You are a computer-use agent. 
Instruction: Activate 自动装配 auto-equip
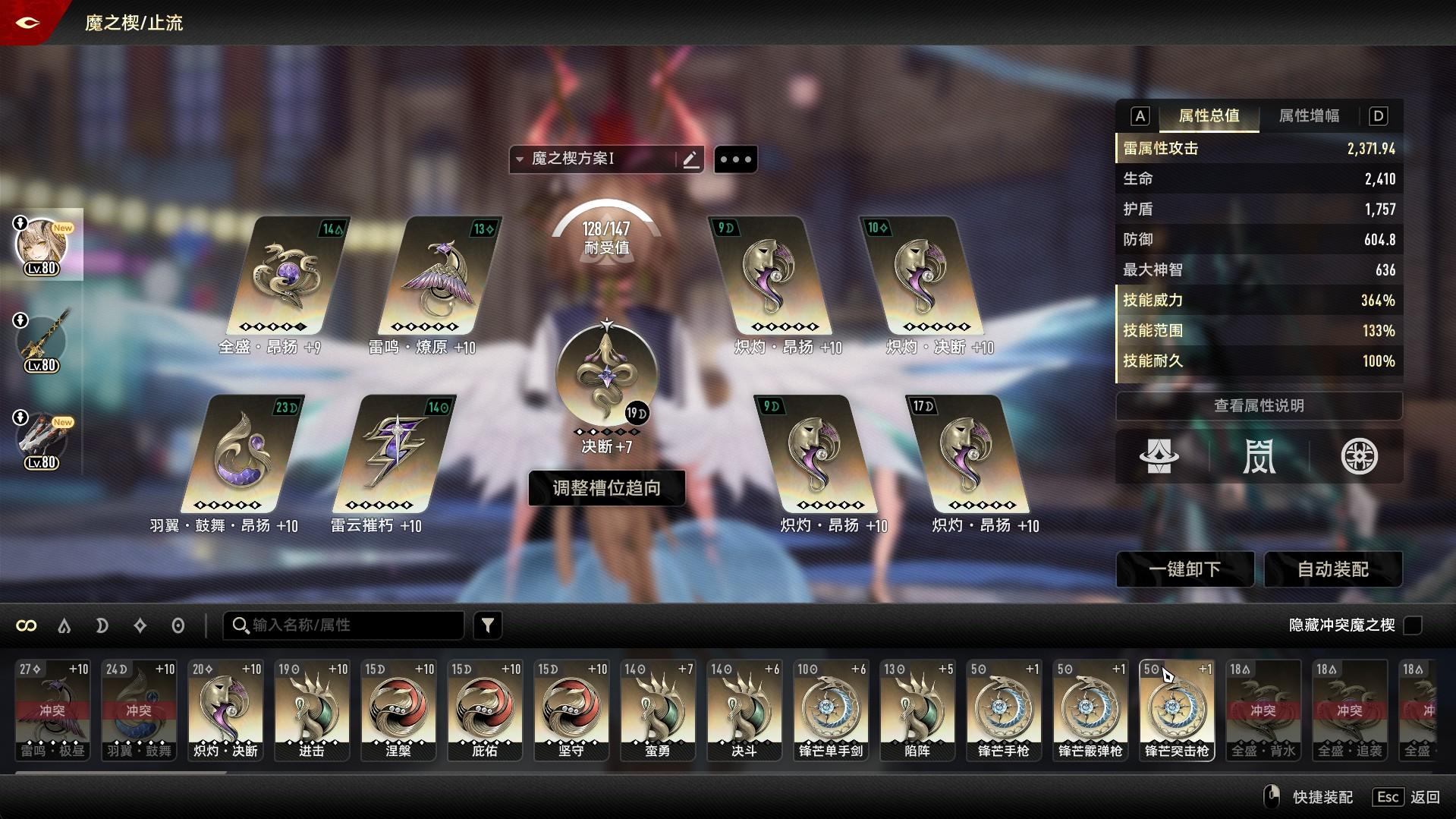(1333, 569)
